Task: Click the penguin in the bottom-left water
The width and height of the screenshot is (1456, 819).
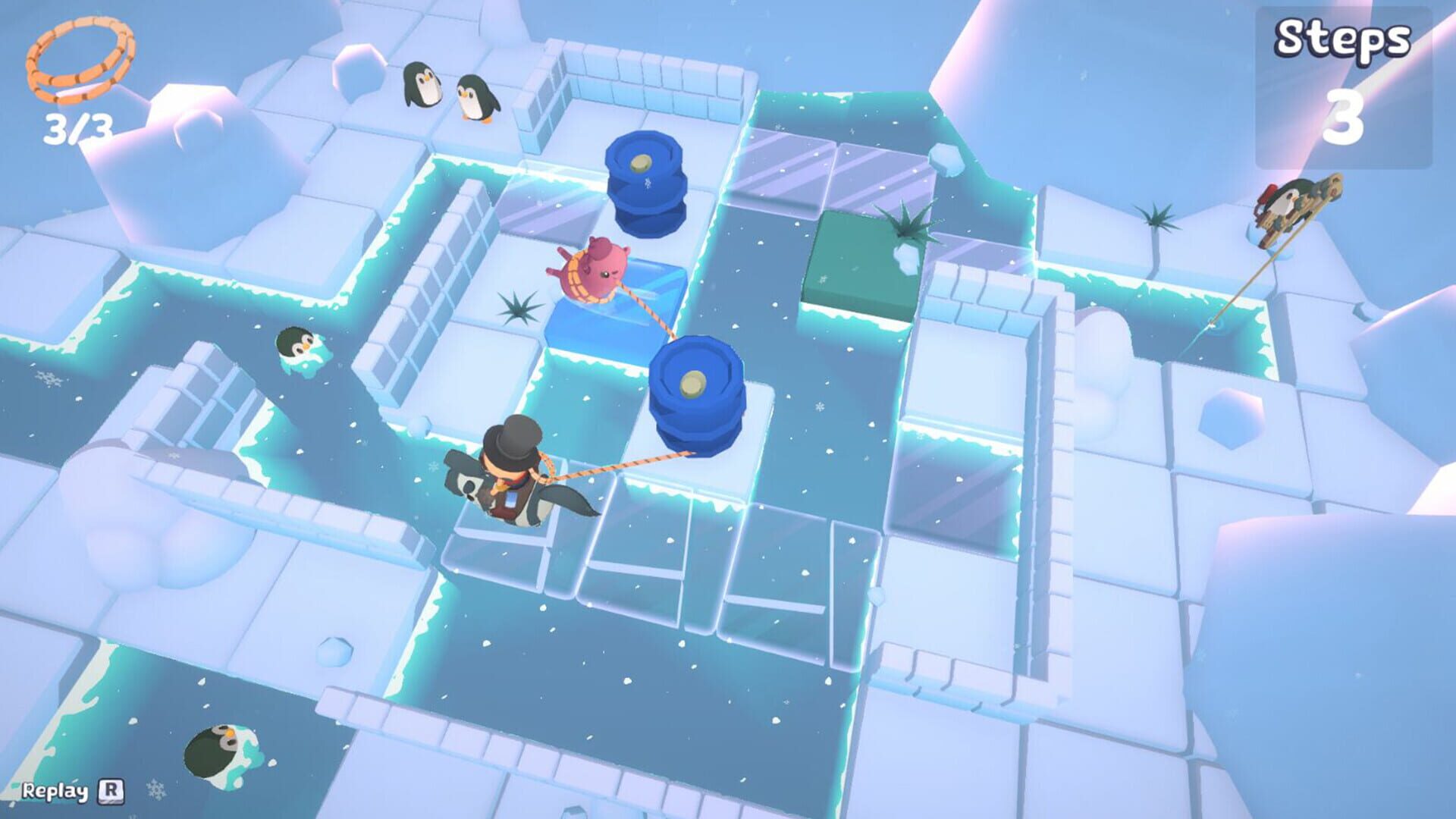Action: 216,751
